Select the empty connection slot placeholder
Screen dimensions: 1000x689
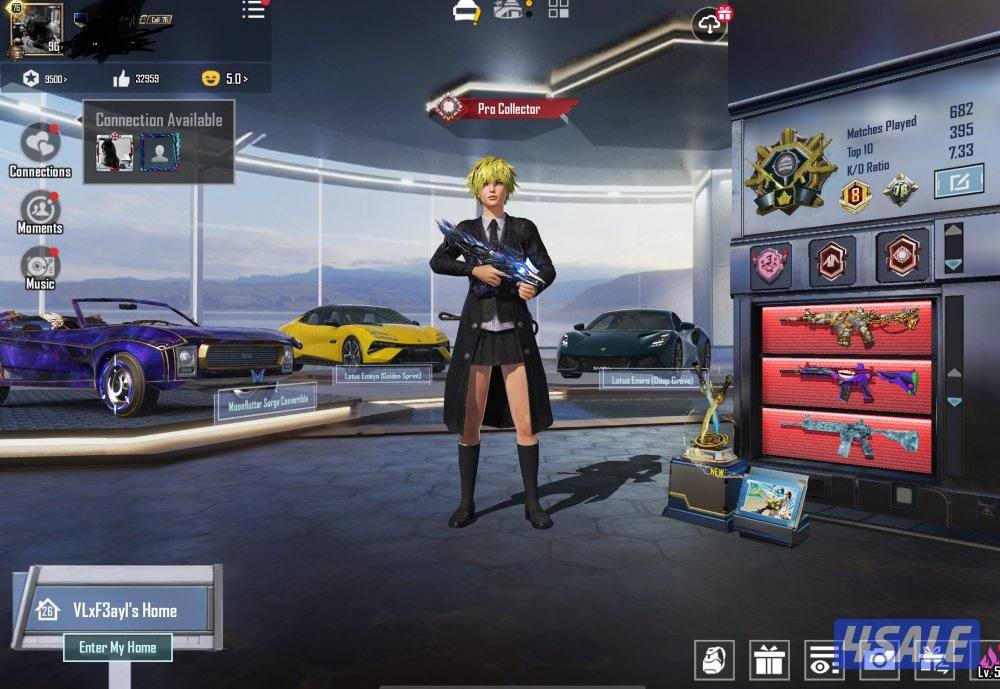159,152
